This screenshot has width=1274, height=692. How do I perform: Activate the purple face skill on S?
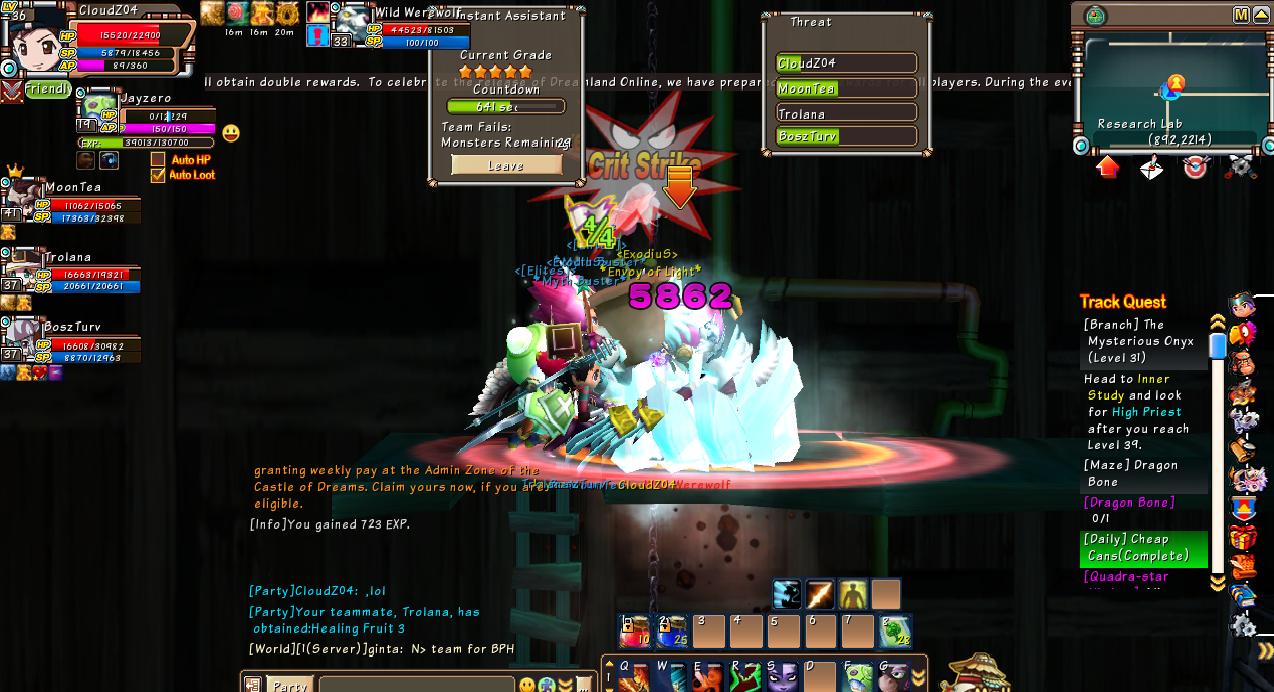point(782,678)
